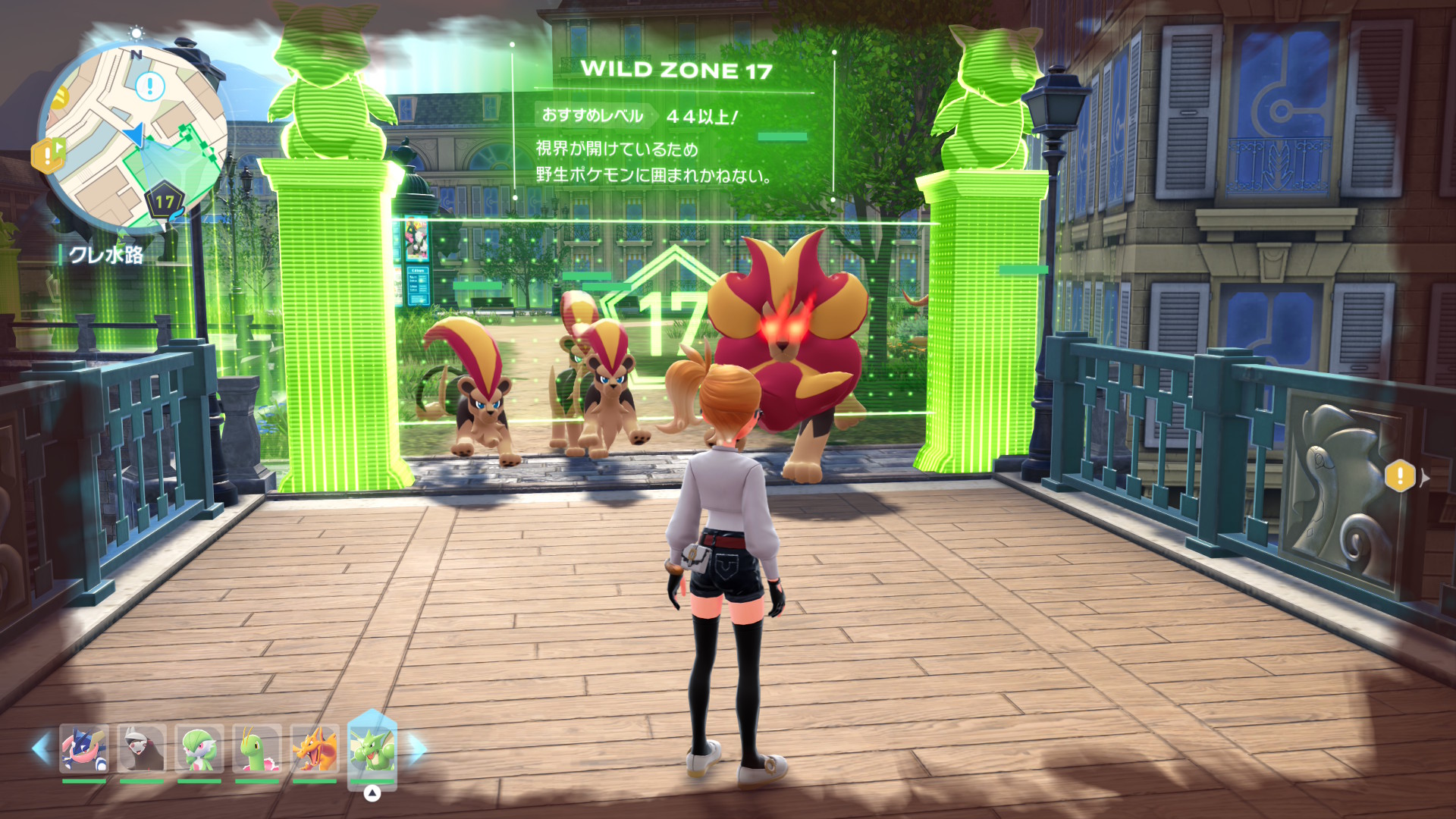Click the Gardevoir party icon
This screenshot has height=819, width=1456.
(x=201, y=748)
